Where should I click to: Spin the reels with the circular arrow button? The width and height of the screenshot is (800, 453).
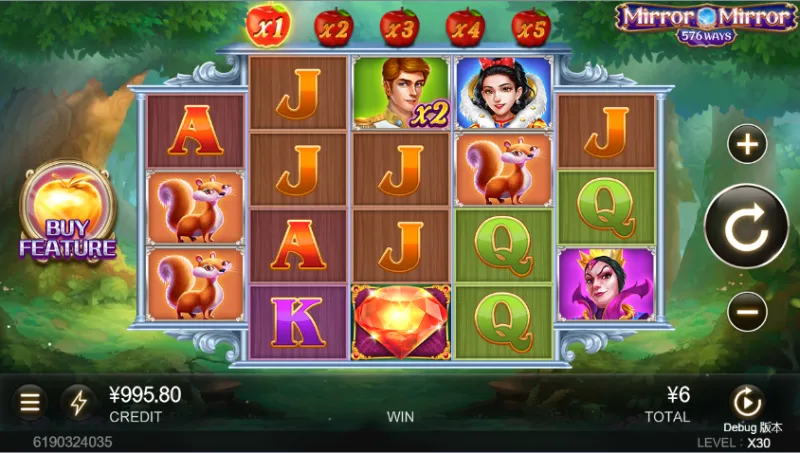[746, 229]
